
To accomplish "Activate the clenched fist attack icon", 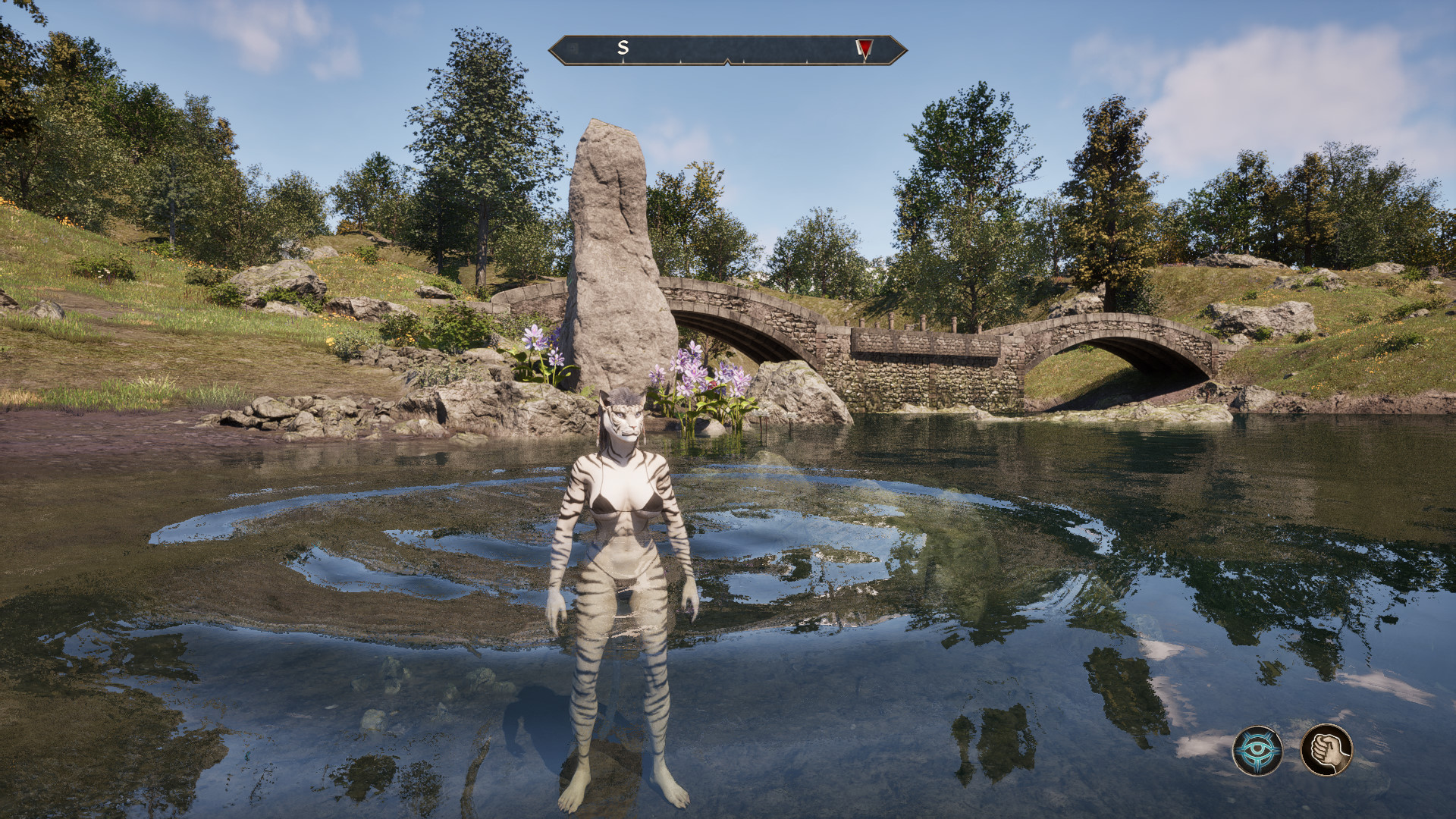I will 1326,749.
